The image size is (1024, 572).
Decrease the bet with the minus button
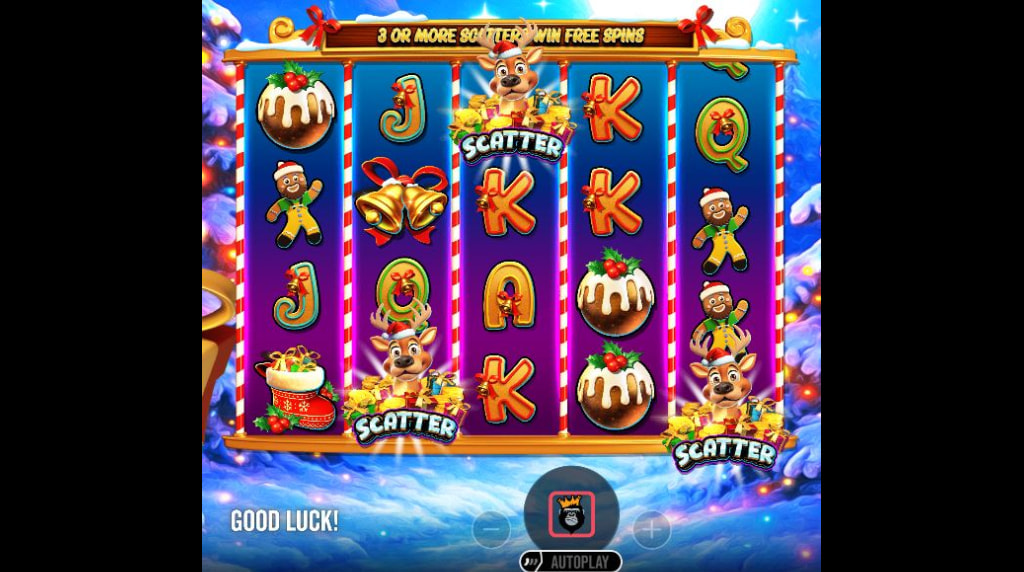pyautogui.click(x=491, y=530)
